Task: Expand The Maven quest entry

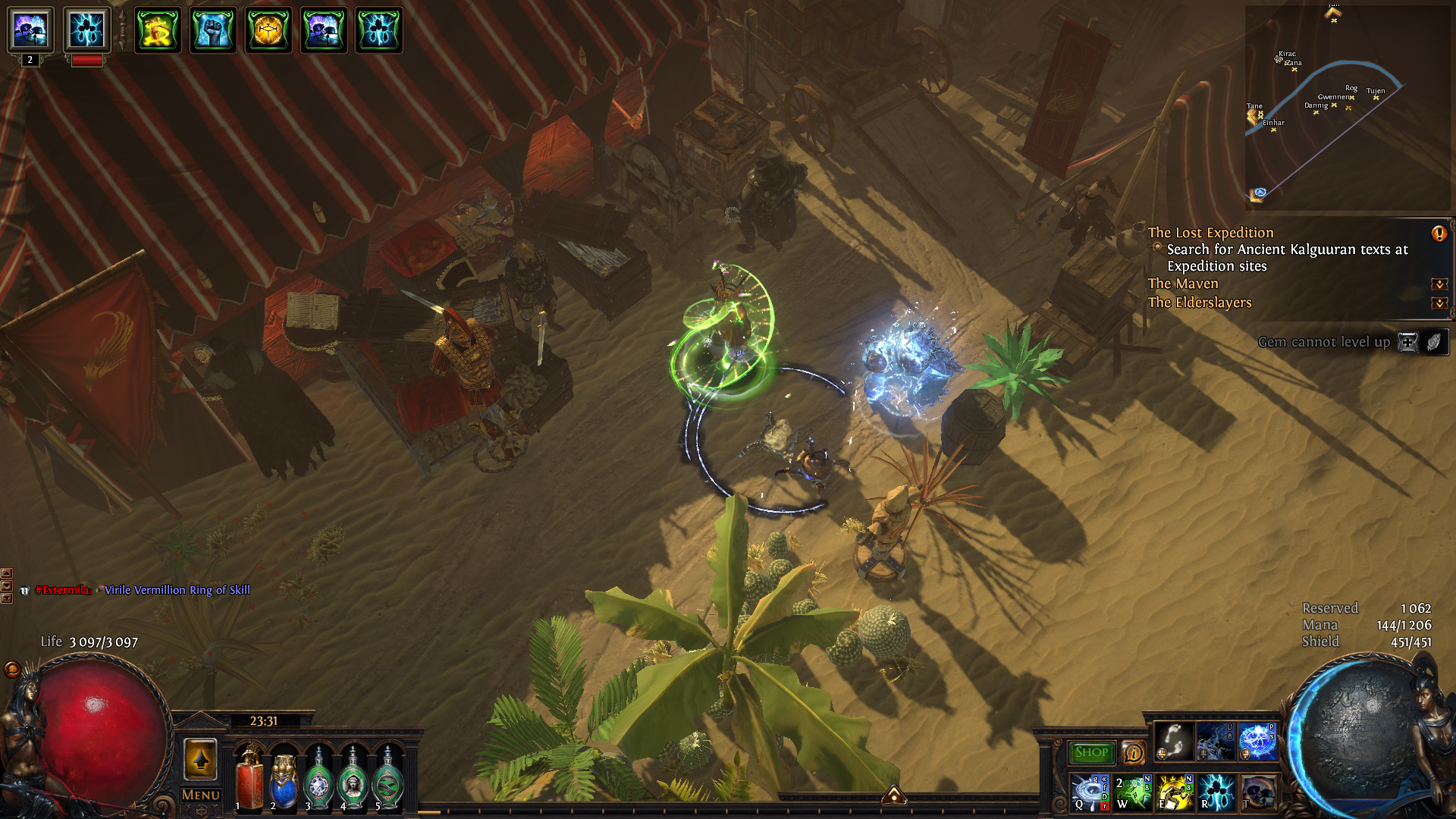Action: pyautogui.click(x=1439, y=284)
